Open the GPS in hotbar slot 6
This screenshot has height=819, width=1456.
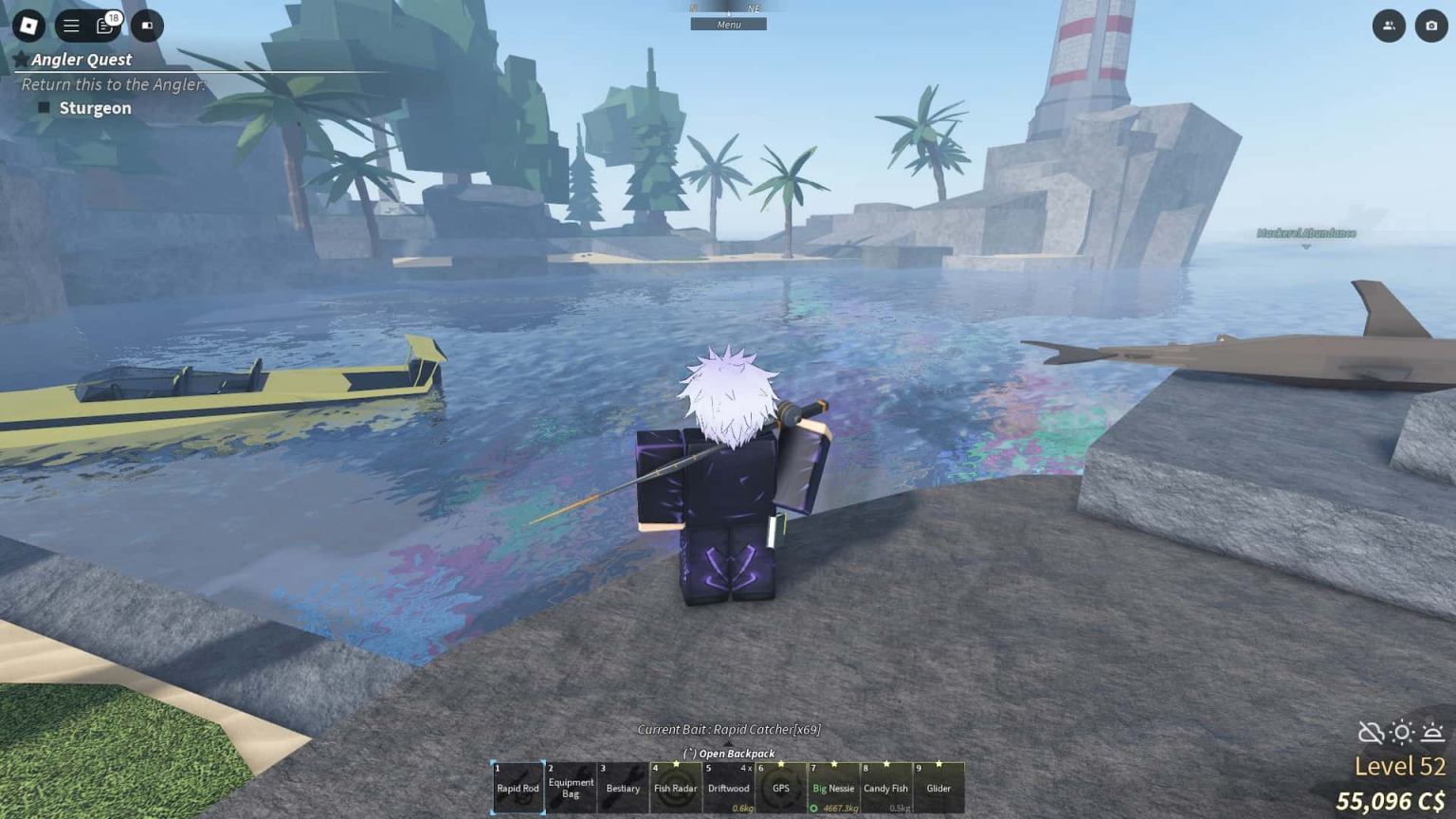(781, 788)
